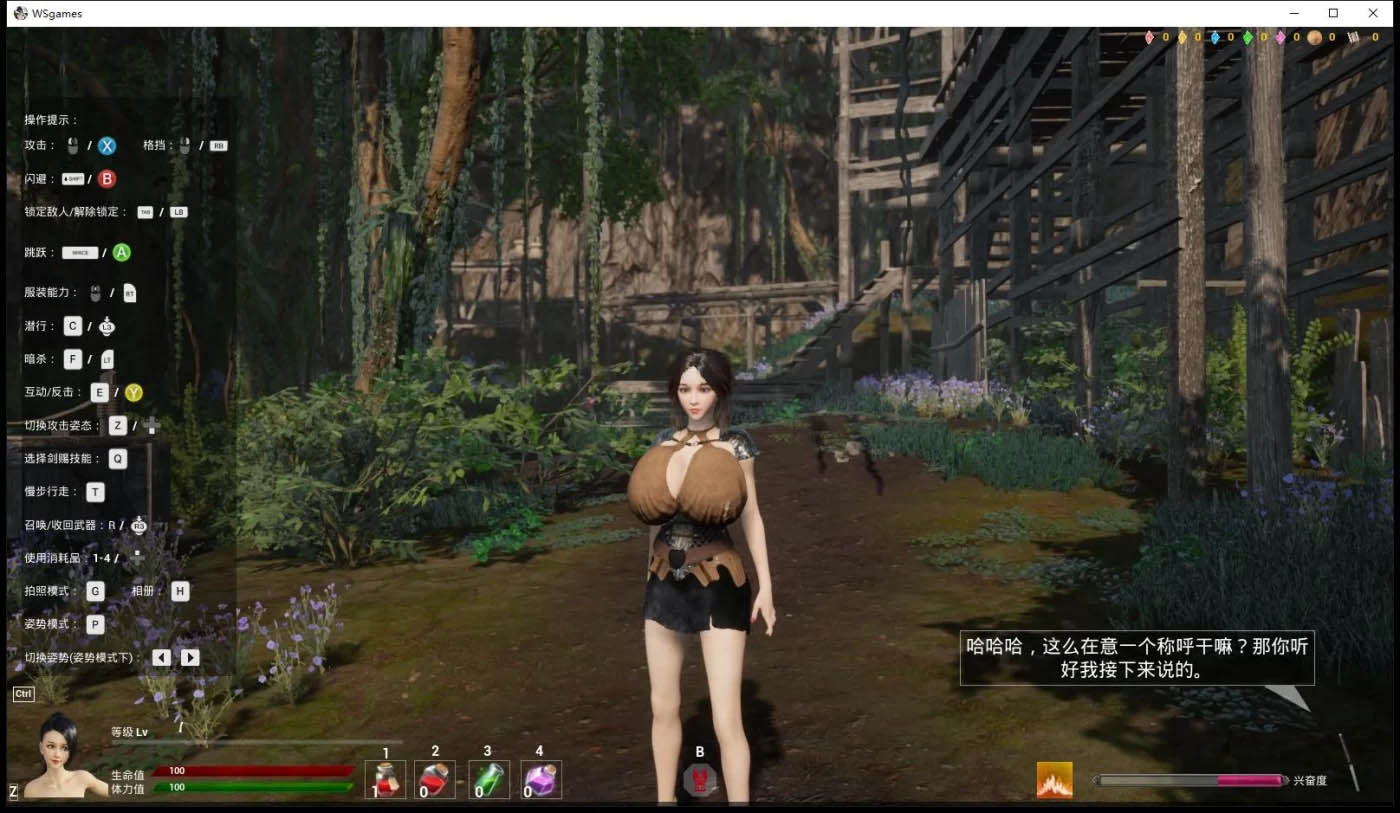The image size is (1400, 813).
Task: Select the red bottle in slot 2
Action: point(437,778)
